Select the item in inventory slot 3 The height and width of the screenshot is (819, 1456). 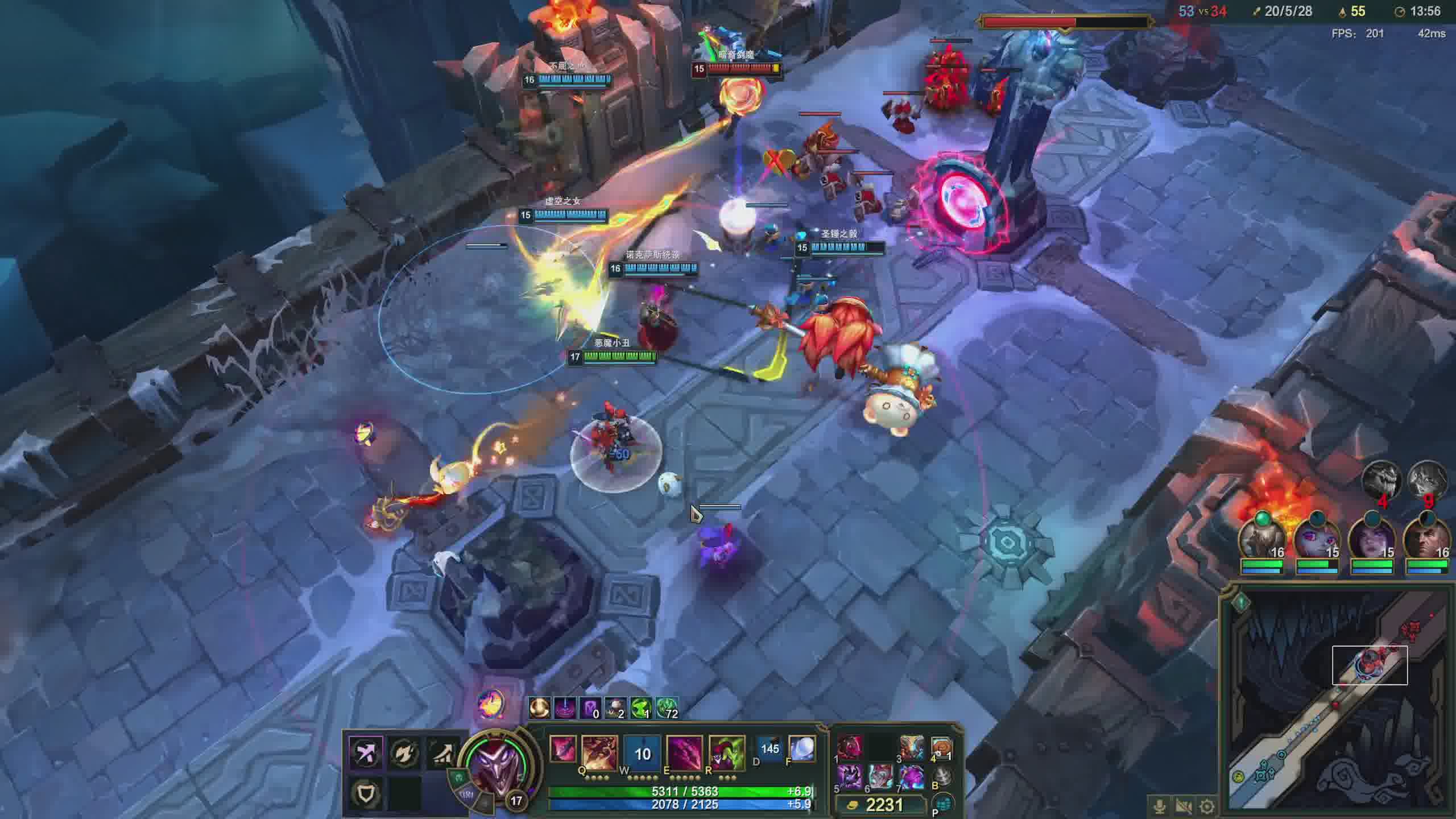[912, 747]
